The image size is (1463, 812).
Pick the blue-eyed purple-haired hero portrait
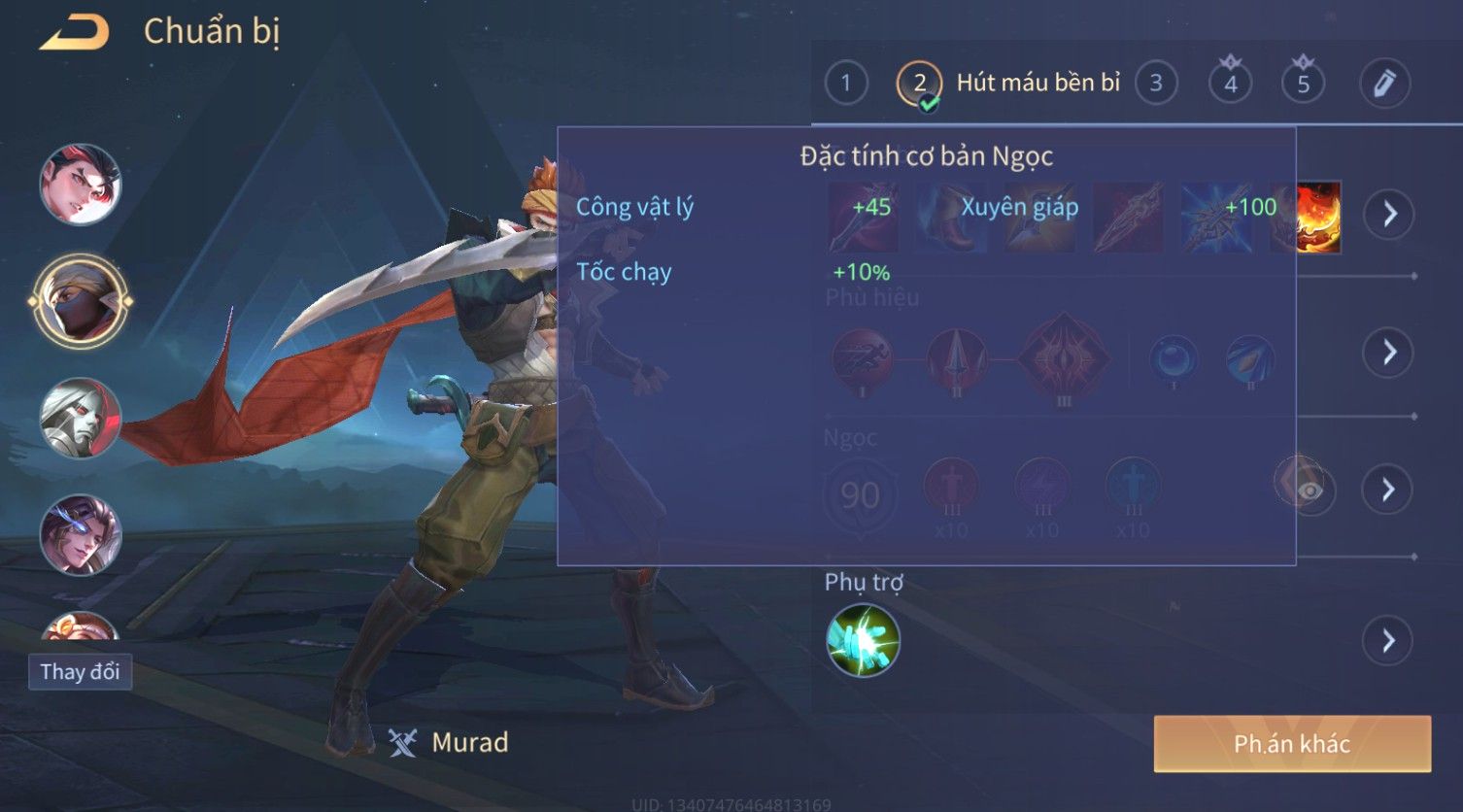point(80,535)
